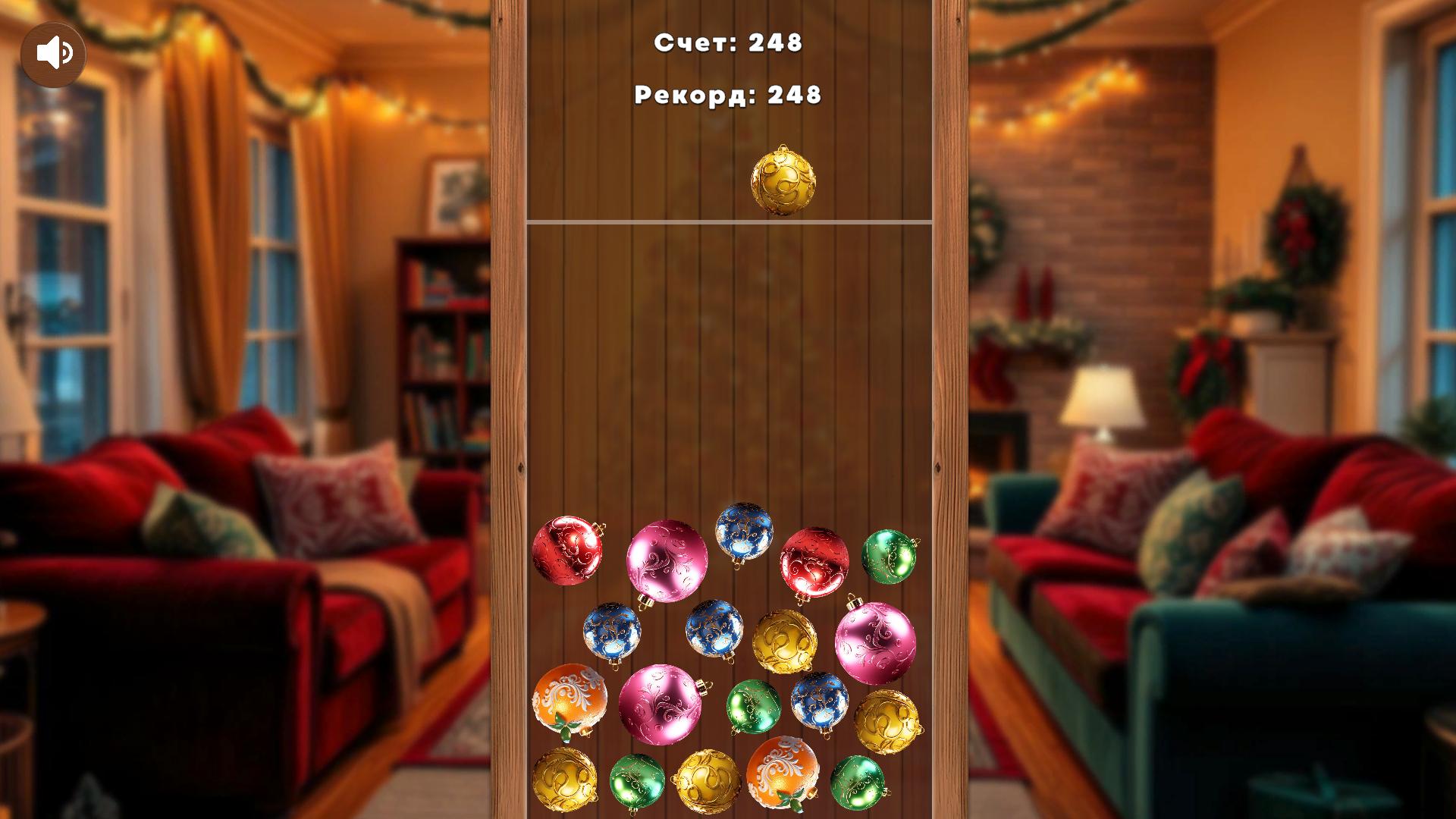This screenshot has height=819, width=1456.
Task: Click the Счет: 248 score text
Action: click(x=728, y=44)
